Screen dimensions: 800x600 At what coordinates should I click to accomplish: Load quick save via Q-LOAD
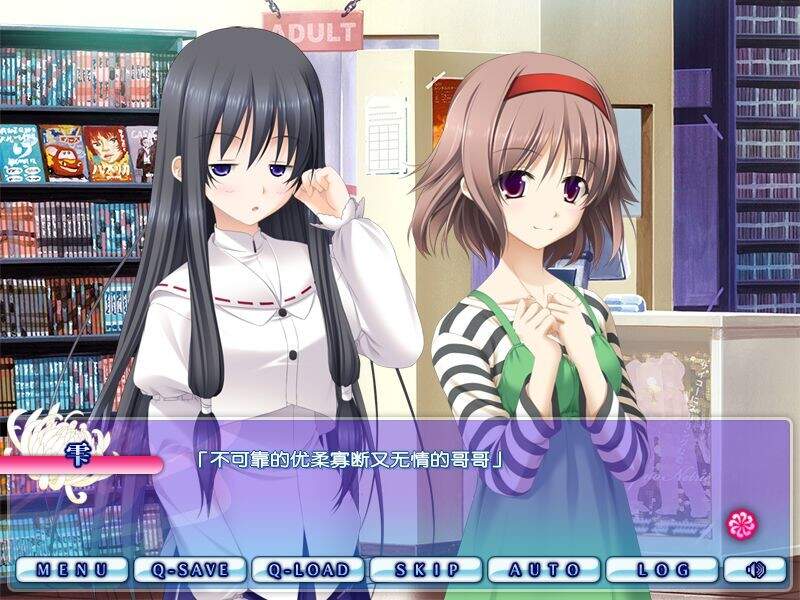308,570
